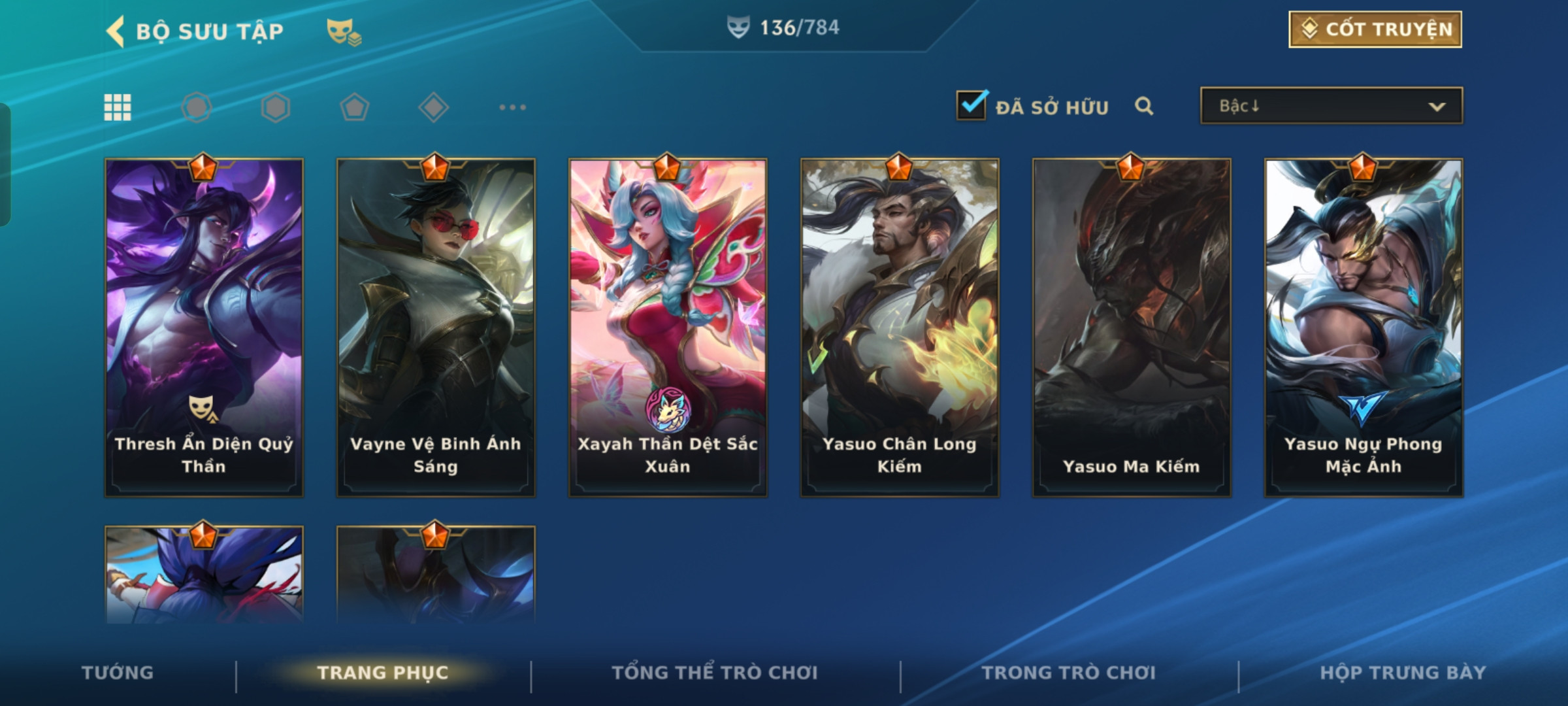Switch to Tổng Thể Trò Chơi tab
Viewport: 1568px width, 706px height.
715,673
